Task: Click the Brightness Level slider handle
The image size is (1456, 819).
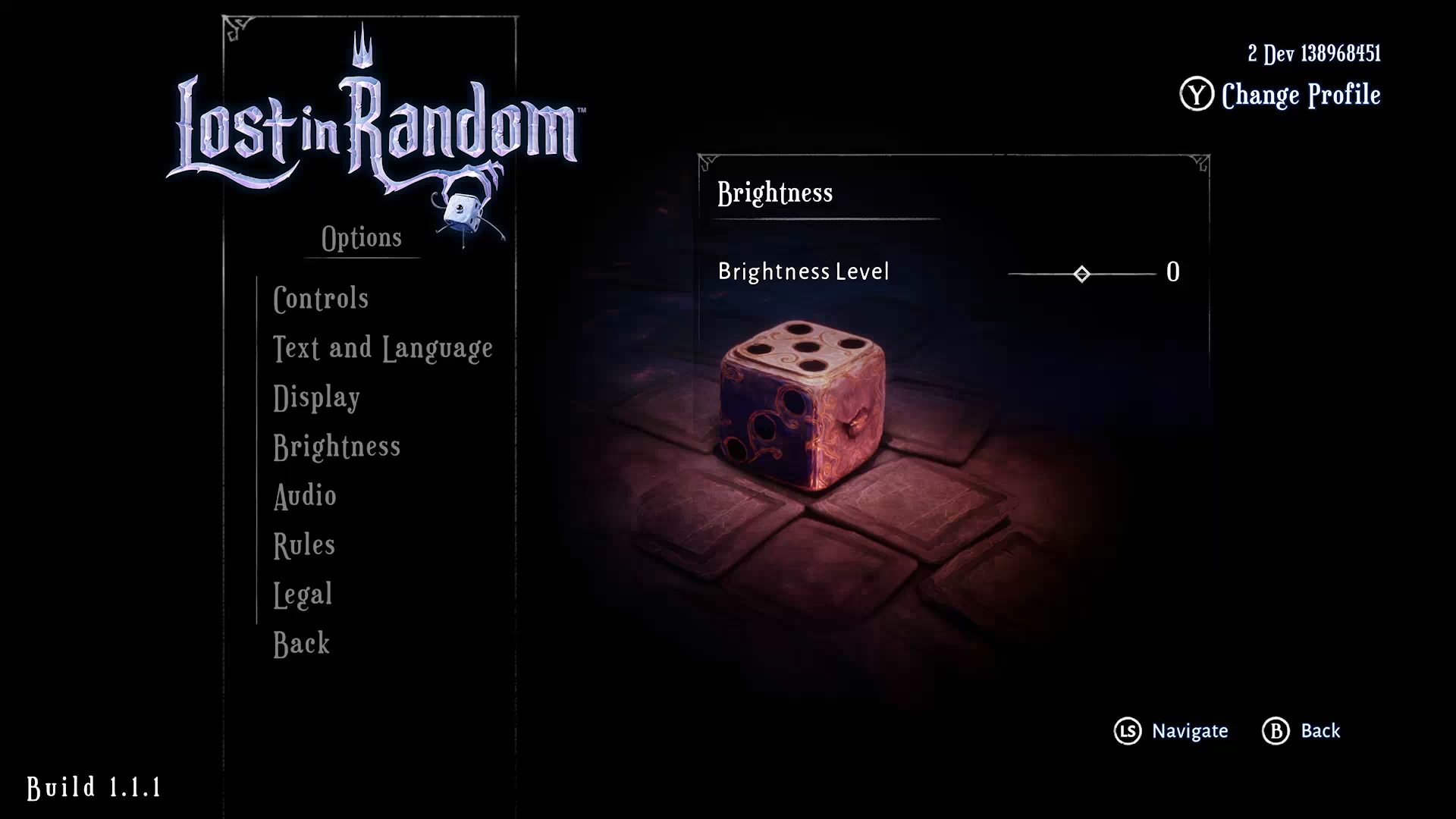Action: (x=1082, y=274)
